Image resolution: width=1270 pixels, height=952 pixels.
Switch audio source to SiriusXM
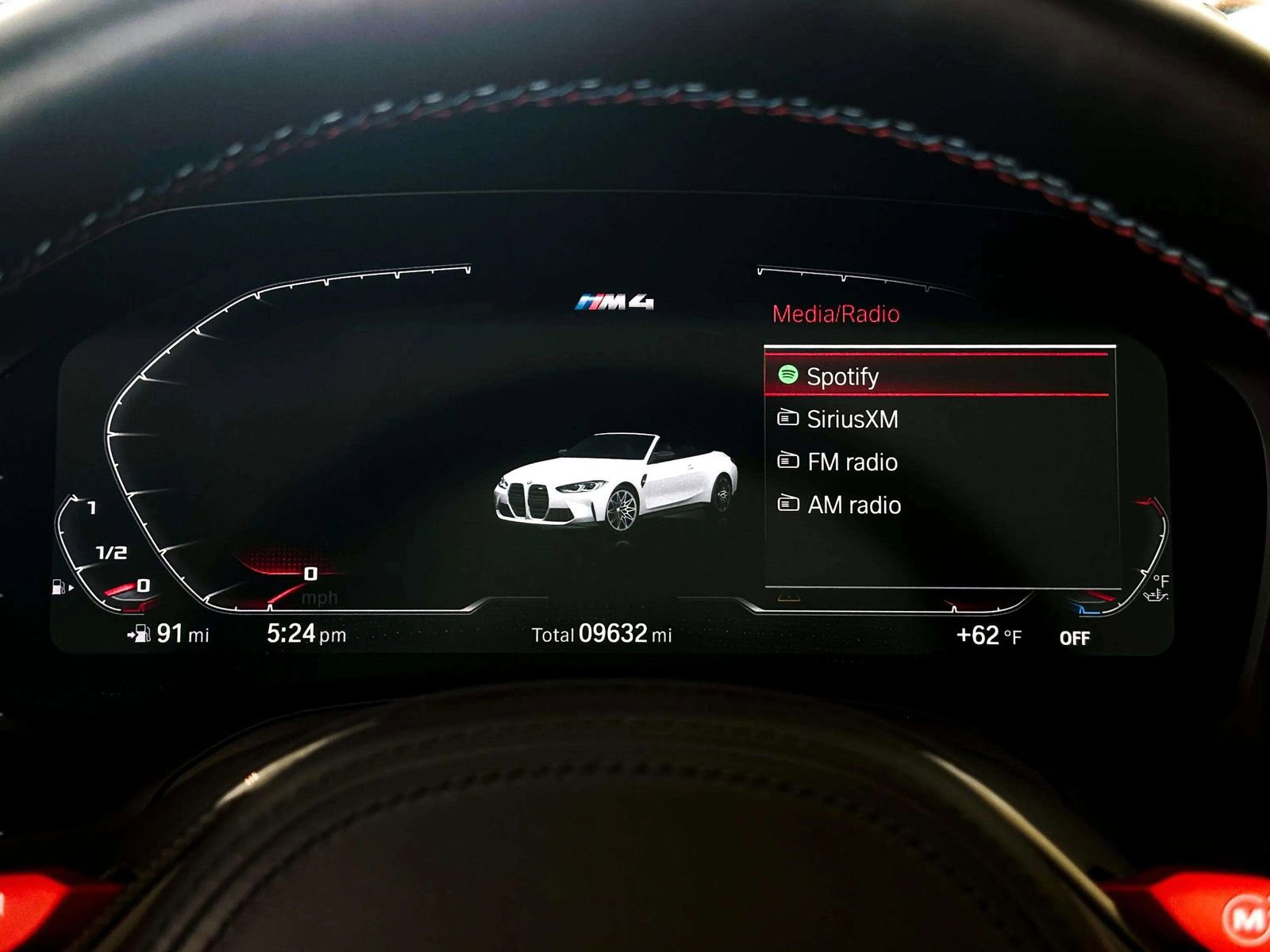coord(852,419)
